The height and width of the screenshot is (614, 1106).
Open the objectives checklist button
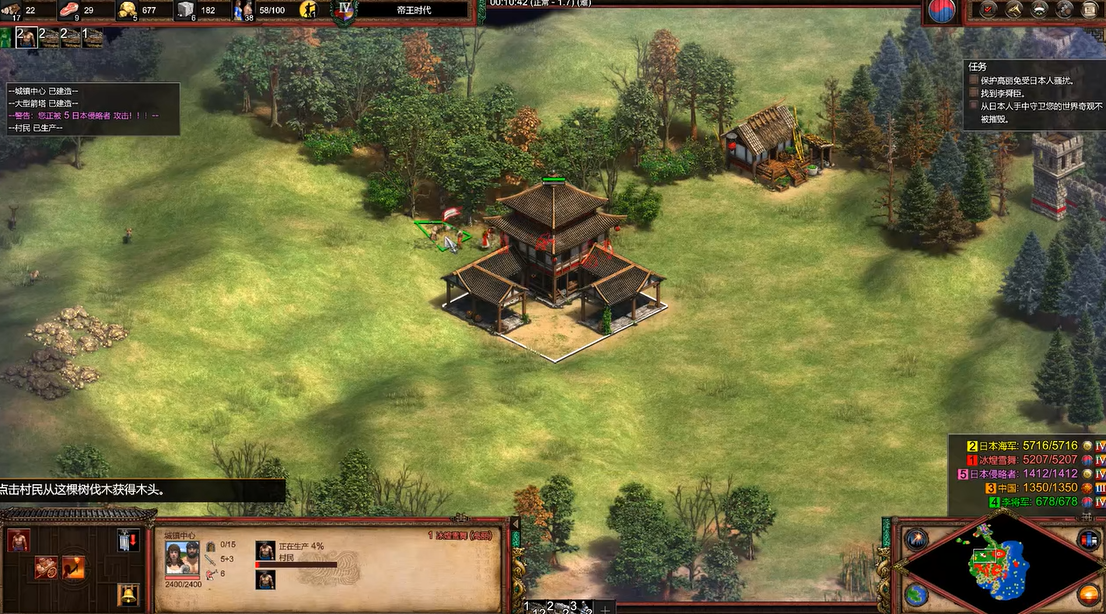click(988, 10)
